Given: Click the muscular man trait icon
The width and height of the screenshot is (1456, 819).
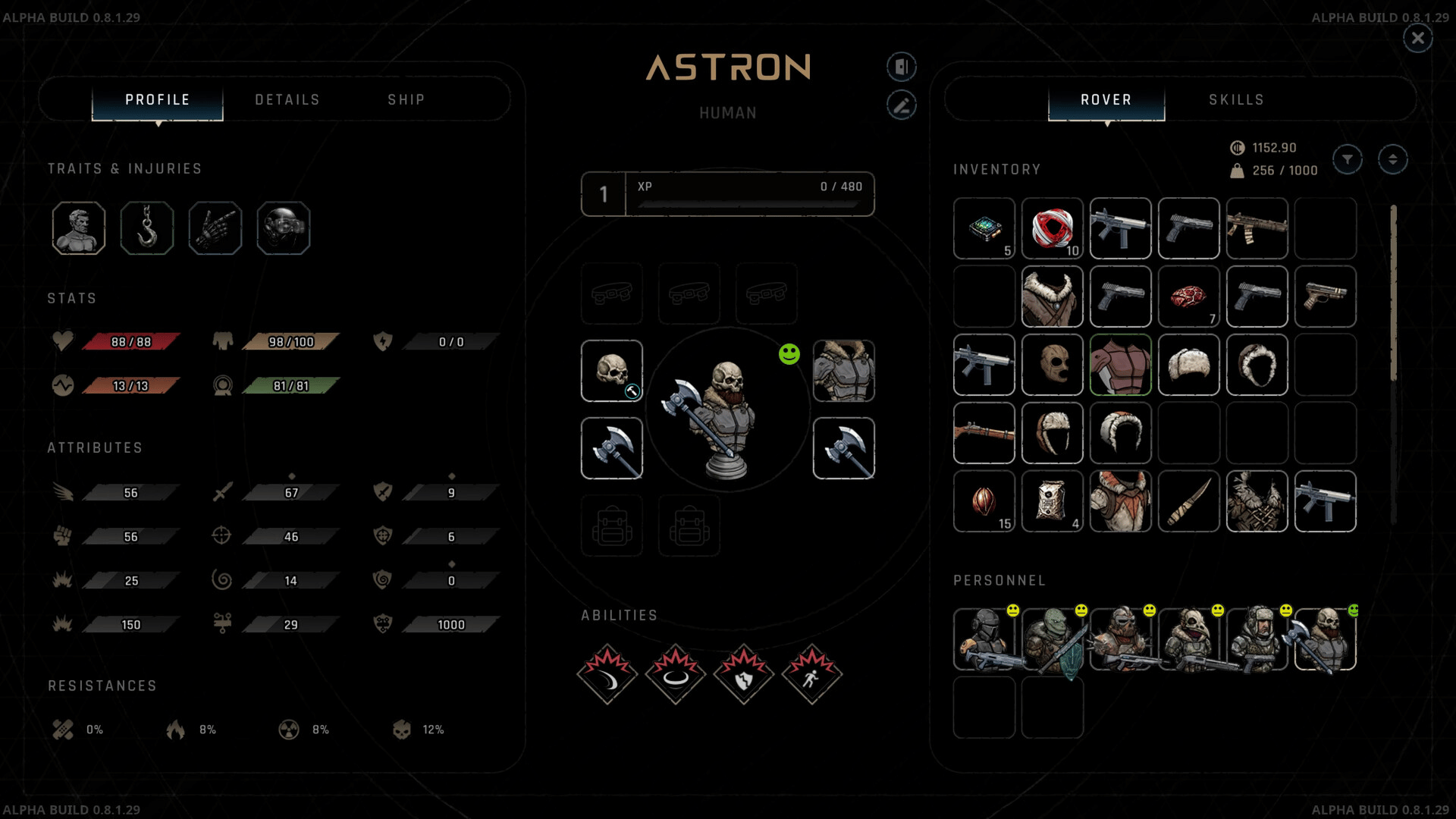Looking at the screenshot, I should [x=79, y=227].
